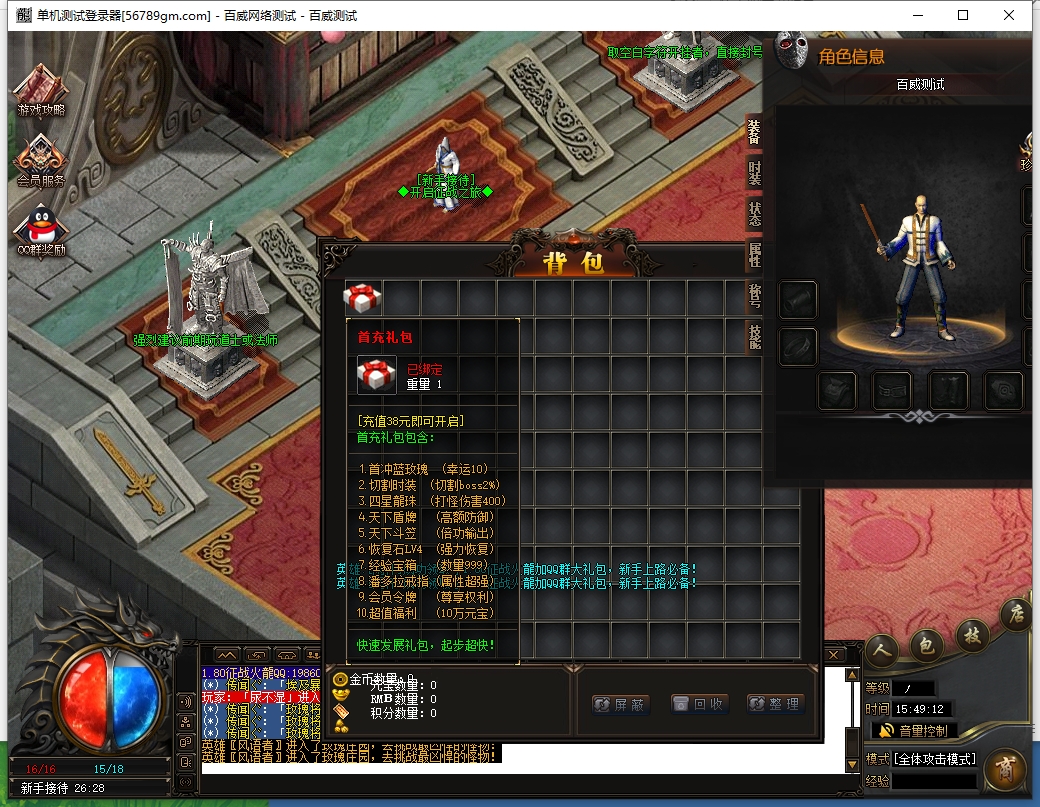Switch to the 称号 title tab
The image size is (1040, 807).
(x=755, y=297)
